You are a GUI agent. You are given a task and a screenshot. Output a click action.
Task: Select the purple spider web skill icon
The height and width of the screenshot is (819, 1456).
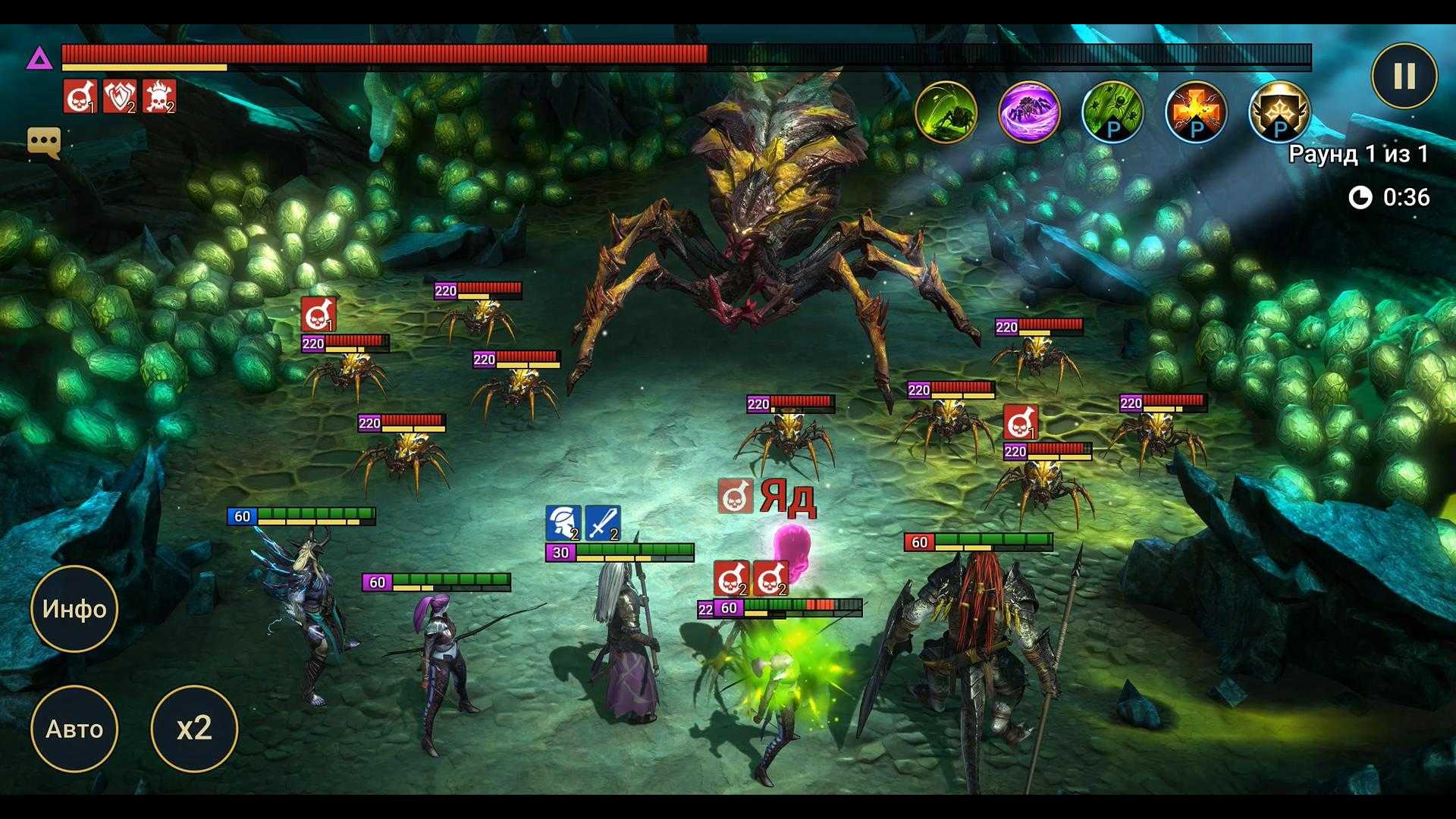1029,112
